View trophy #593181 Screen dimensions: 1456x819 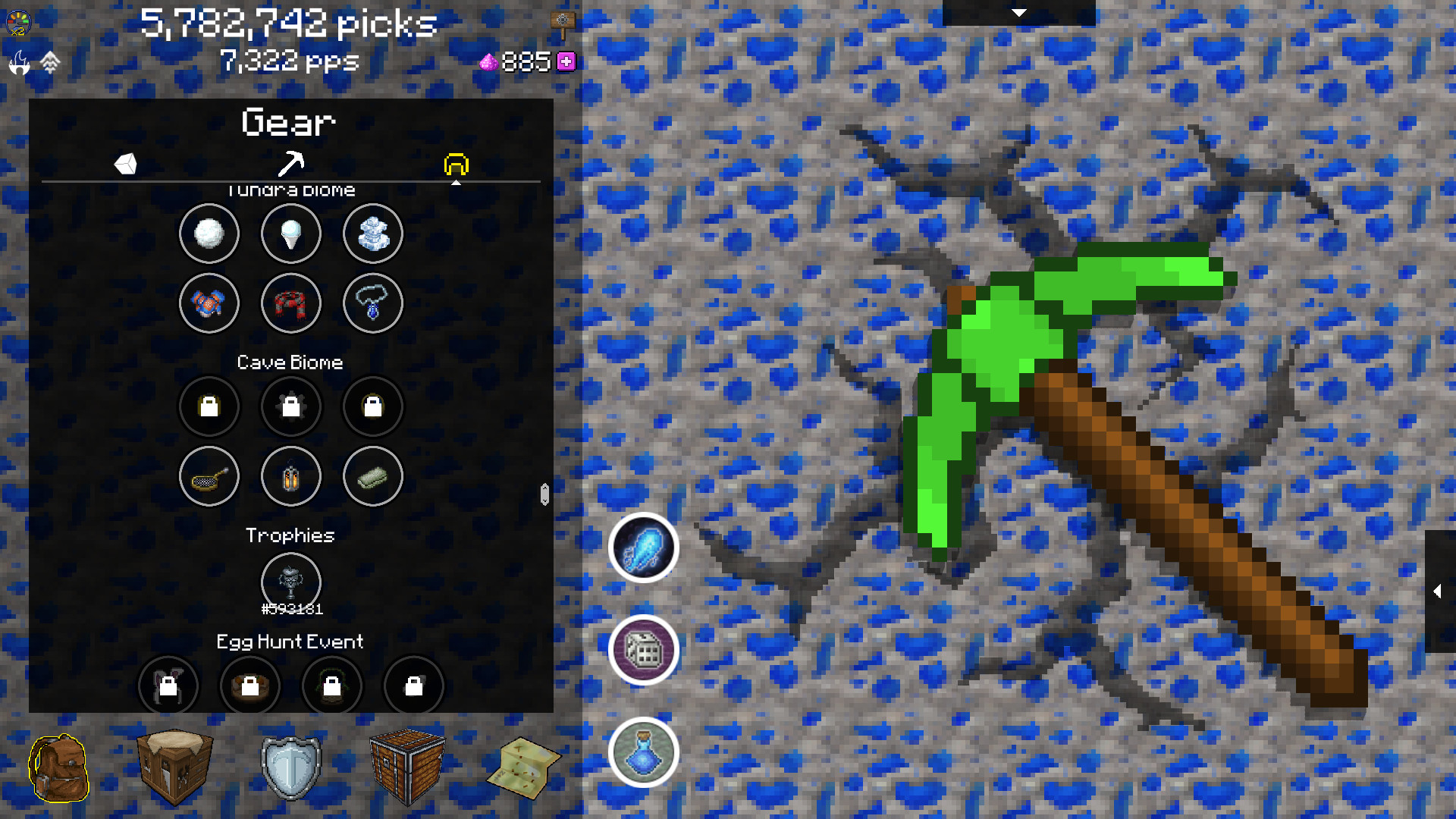[x=291, y=582]
